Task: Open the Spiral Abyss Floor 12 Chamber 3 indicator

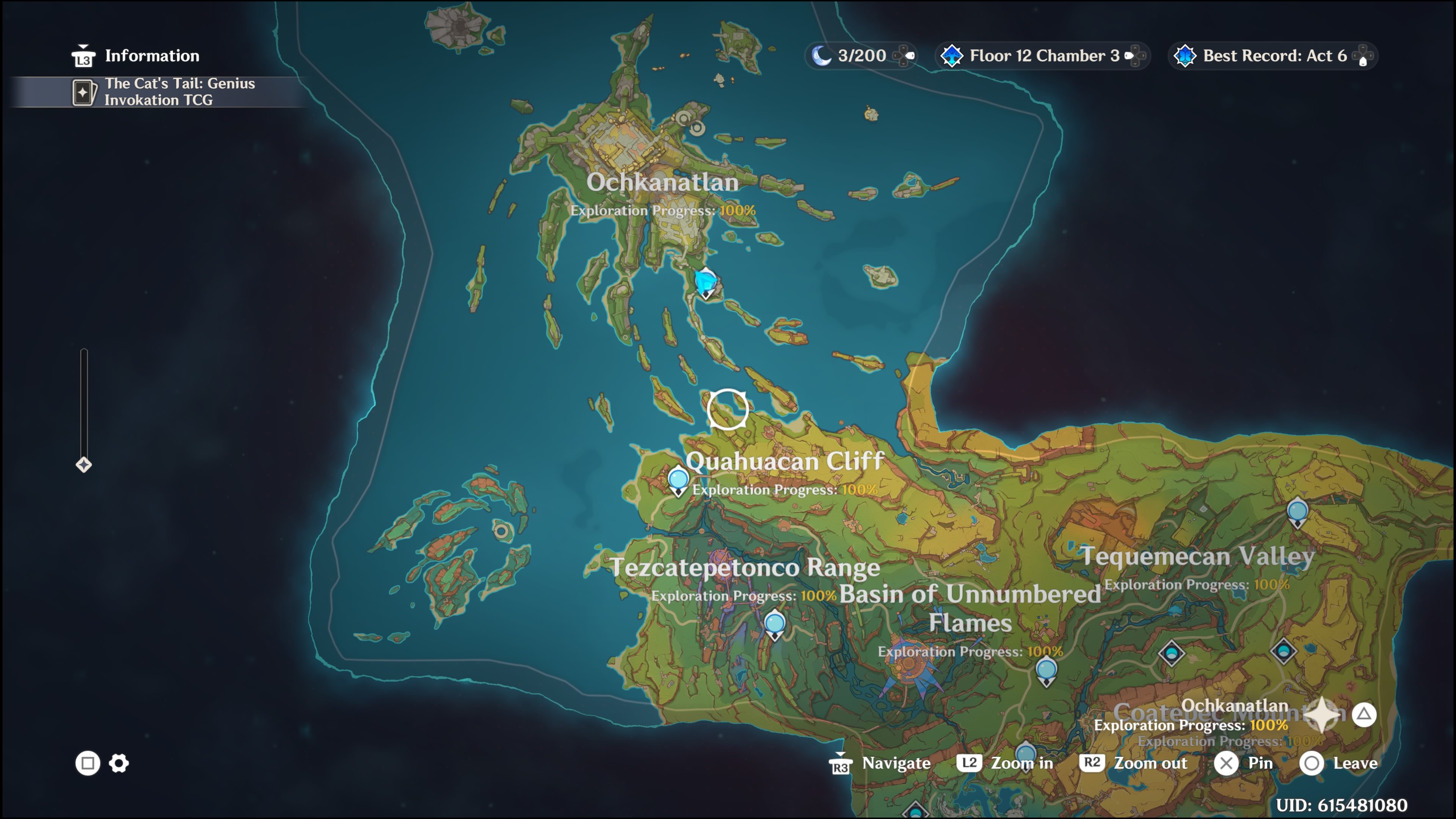Action: (x=1043, y=55)
